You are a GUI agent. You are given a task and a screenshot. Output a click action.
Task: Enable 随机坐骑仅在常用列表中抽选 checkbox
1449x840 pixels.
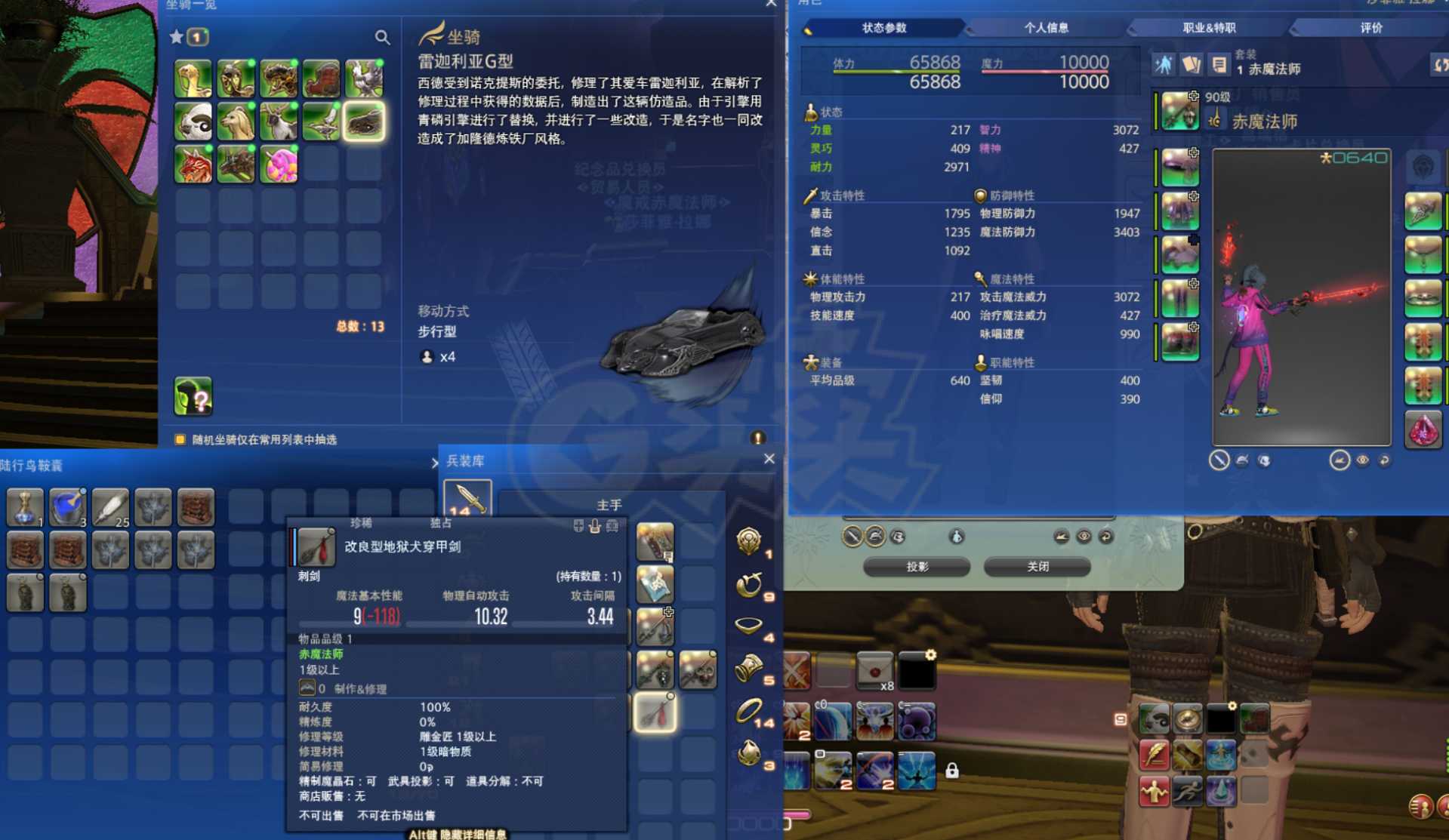pyautogui.click(x=179, y=438)
